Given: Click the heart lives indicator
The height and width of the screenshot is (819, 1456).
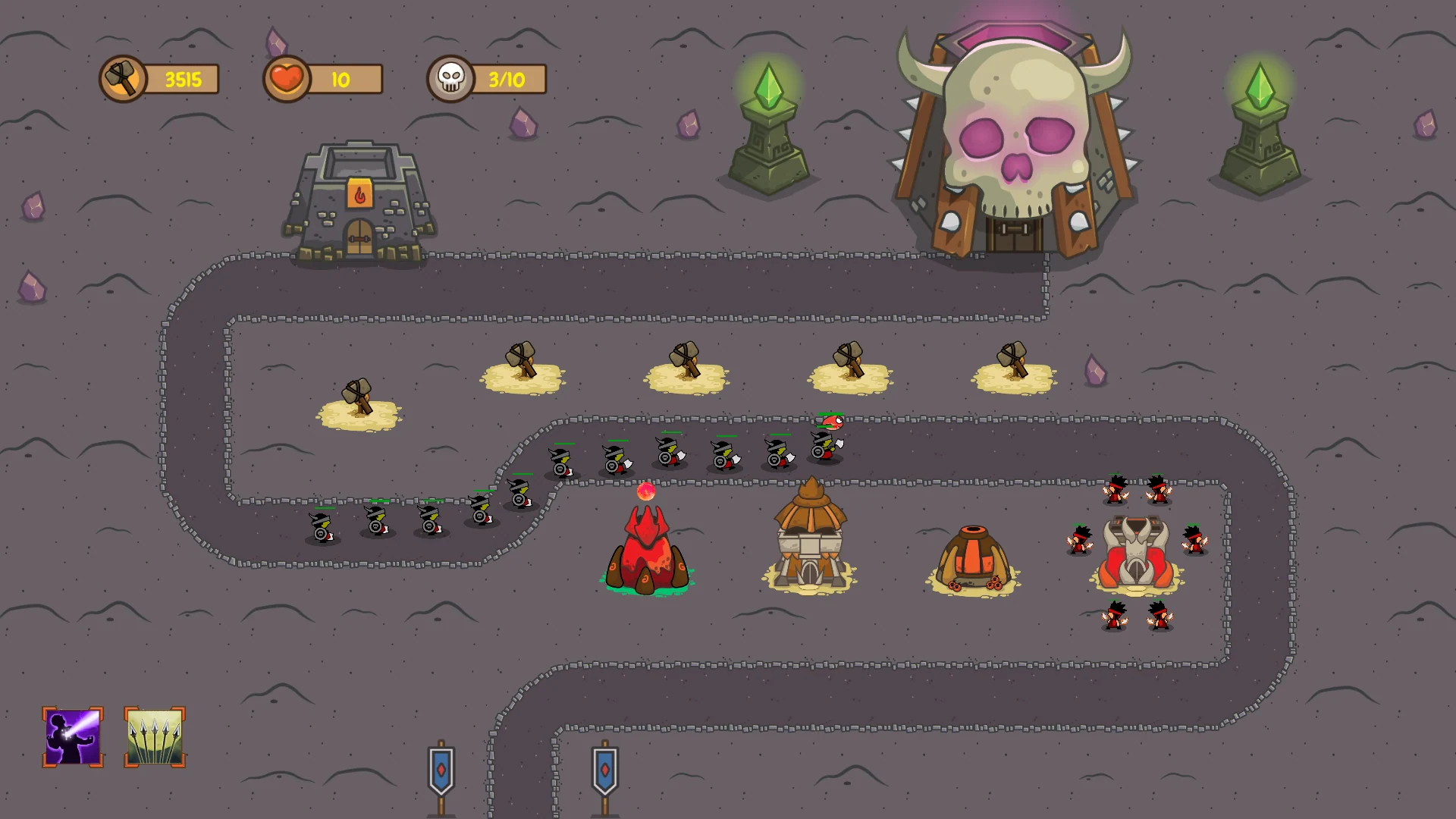Looking at the screenshot, I should (x=286, y=78).
